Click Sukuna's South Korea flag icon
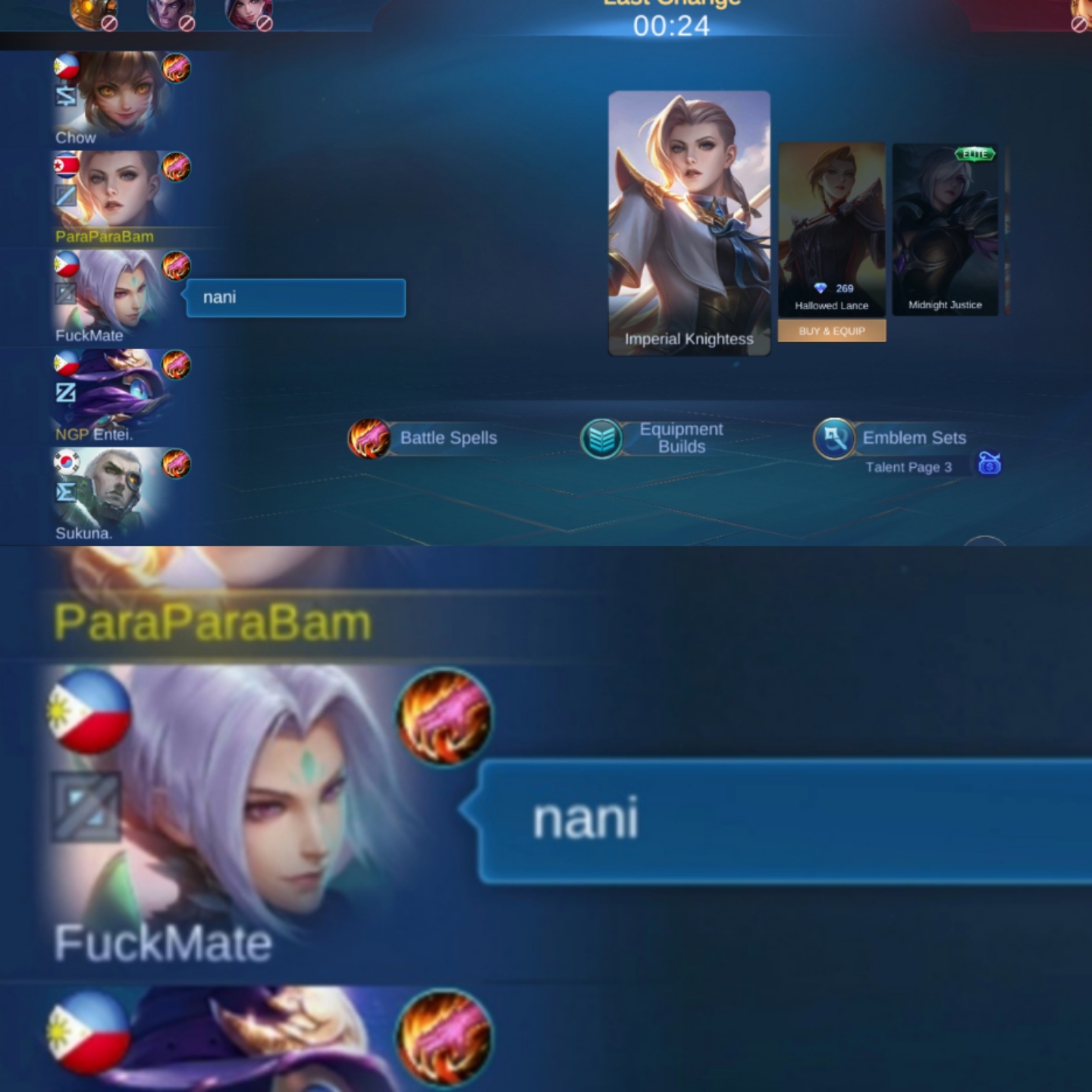 click(66, 463)
